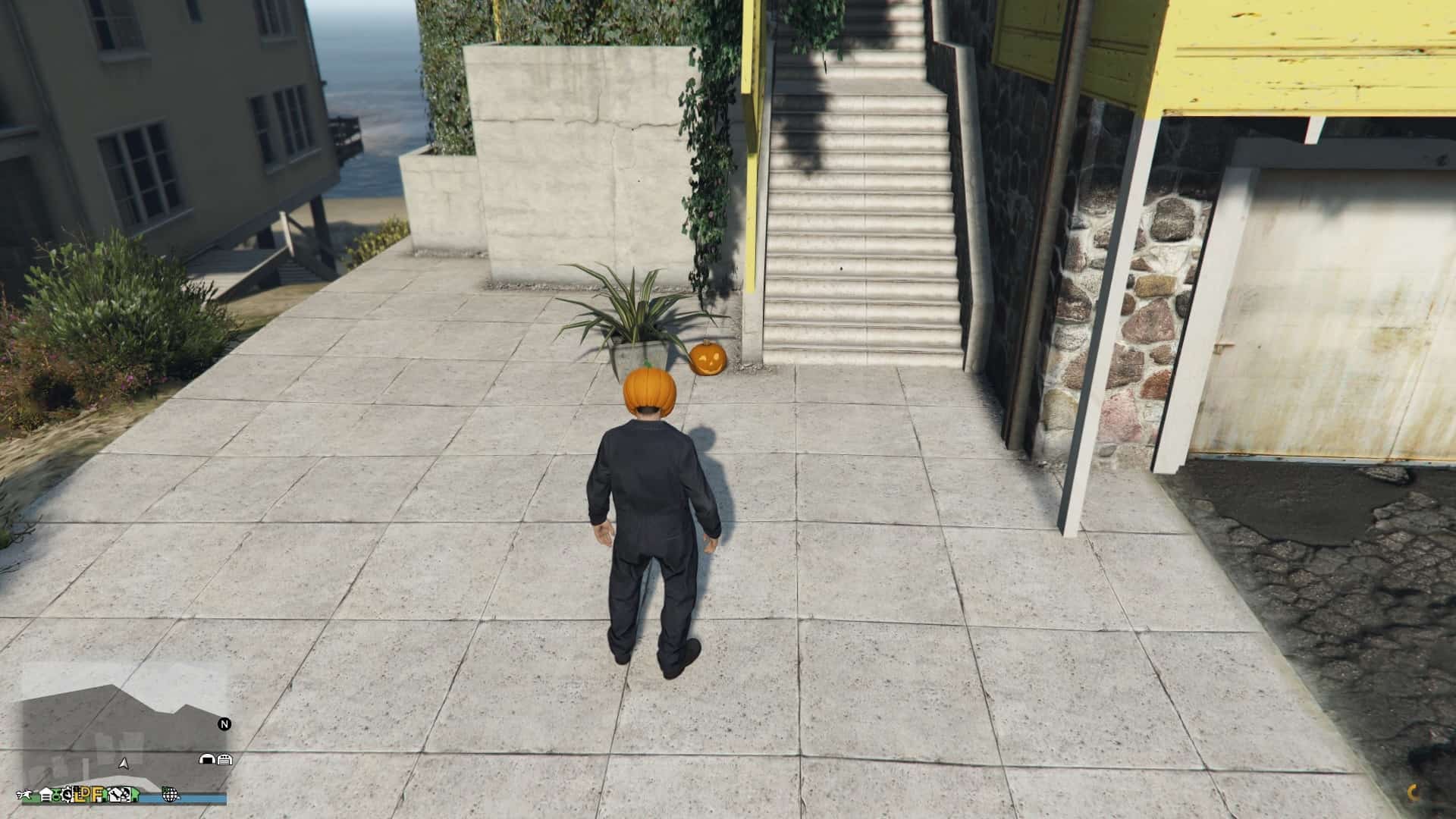Select the safehouse blip on the minimap

click(46, 795)
